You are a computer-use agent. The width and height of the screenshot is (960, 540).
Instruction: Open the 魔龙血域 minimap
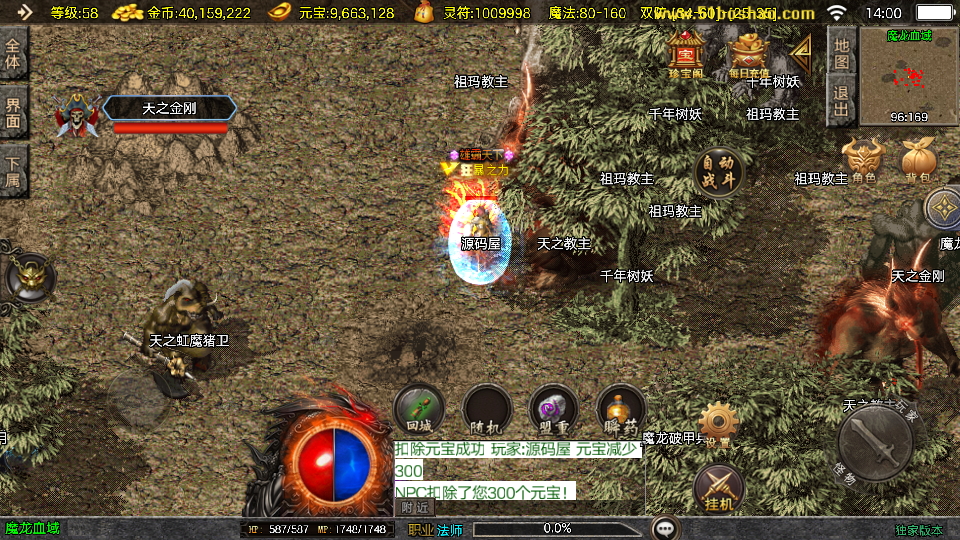909,76
